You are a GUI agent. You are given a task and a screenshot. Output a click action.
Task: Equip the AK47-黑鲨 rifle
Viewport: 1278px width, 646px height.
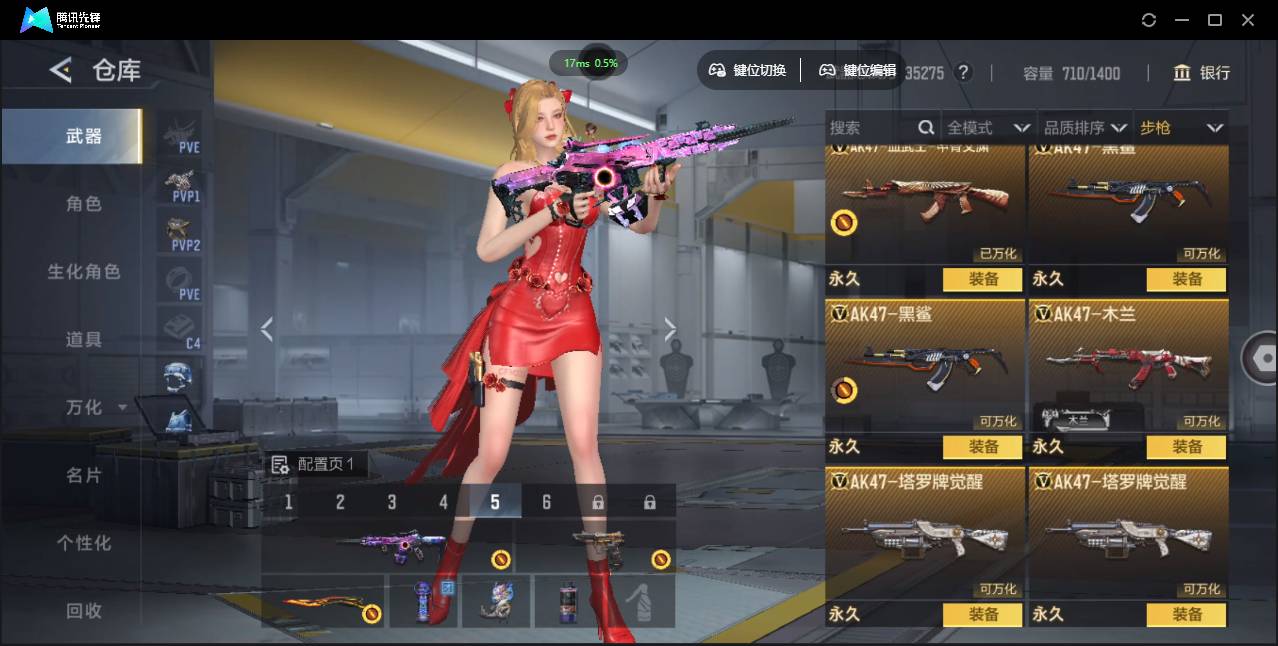click(983, 447)
